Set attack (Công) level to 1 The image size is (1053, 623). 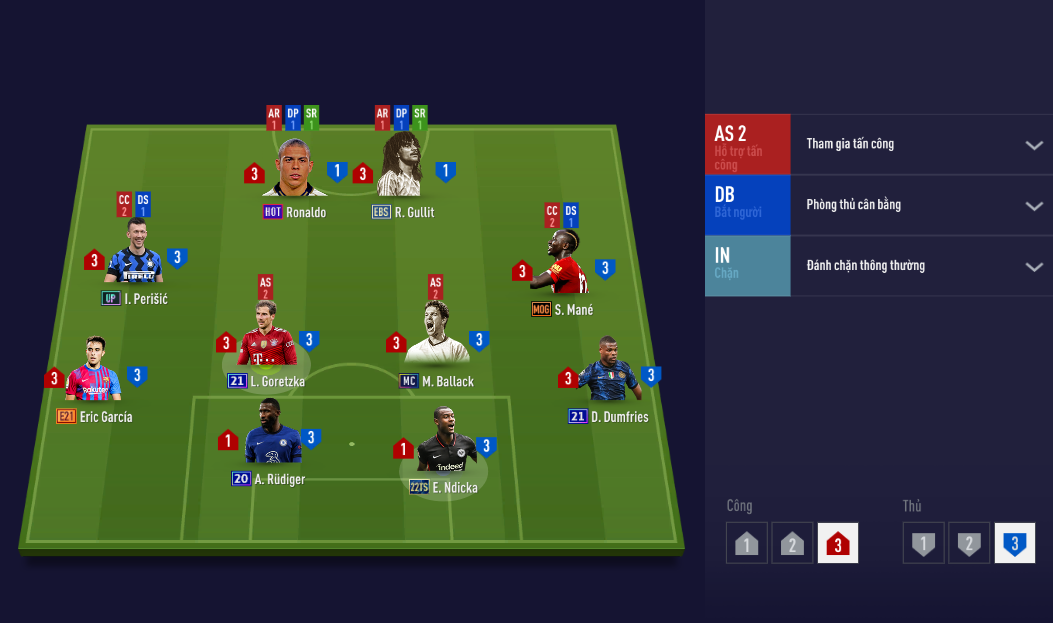[747, 543]
